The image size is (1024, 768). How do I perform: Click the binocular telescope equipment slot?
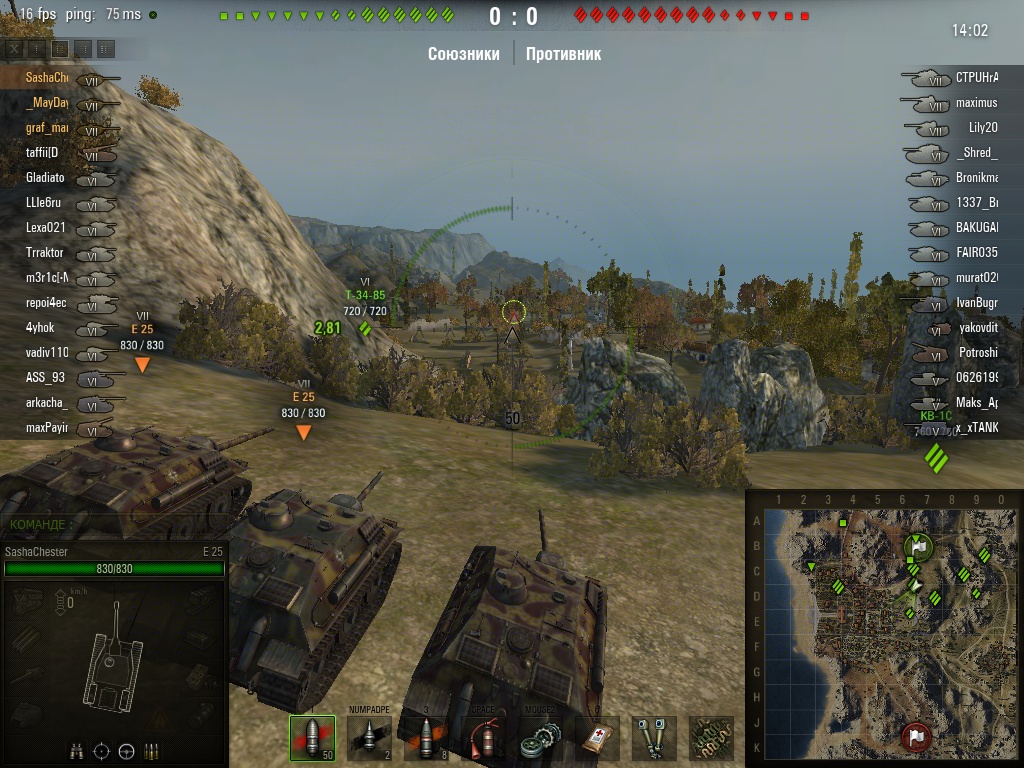(x=655, y=738)
